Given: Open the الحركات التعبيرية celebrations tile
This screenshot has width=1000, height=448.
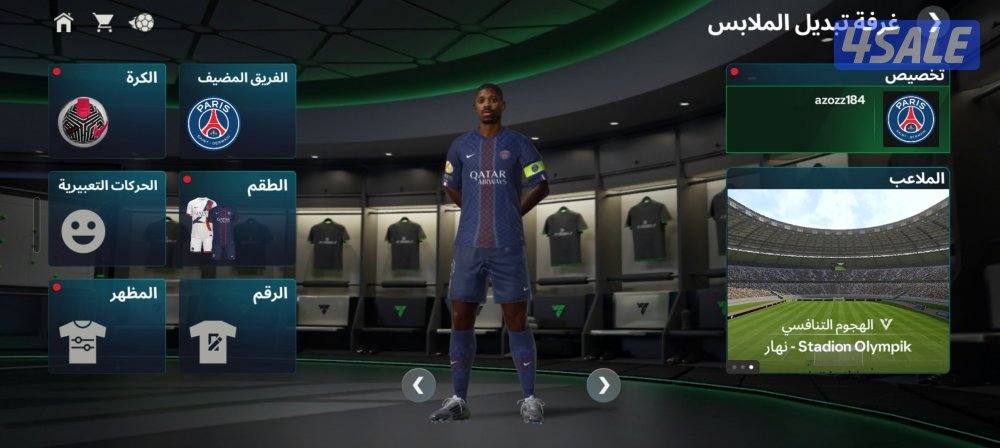Looking at the screenshot, I should pos(107,218).
